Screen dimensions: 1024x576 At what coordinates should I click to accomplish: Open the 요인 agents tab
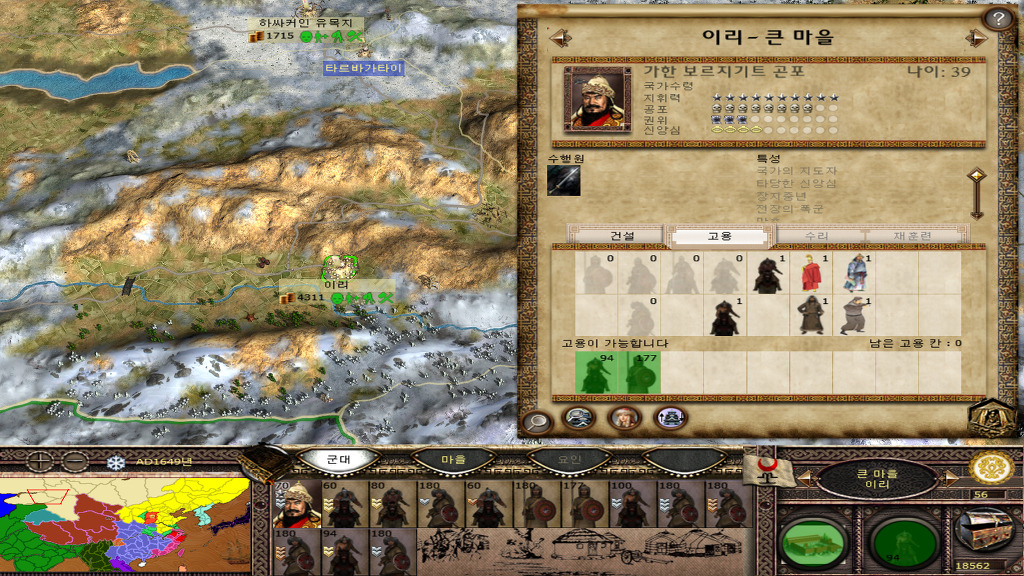click(x=568, y=459)
